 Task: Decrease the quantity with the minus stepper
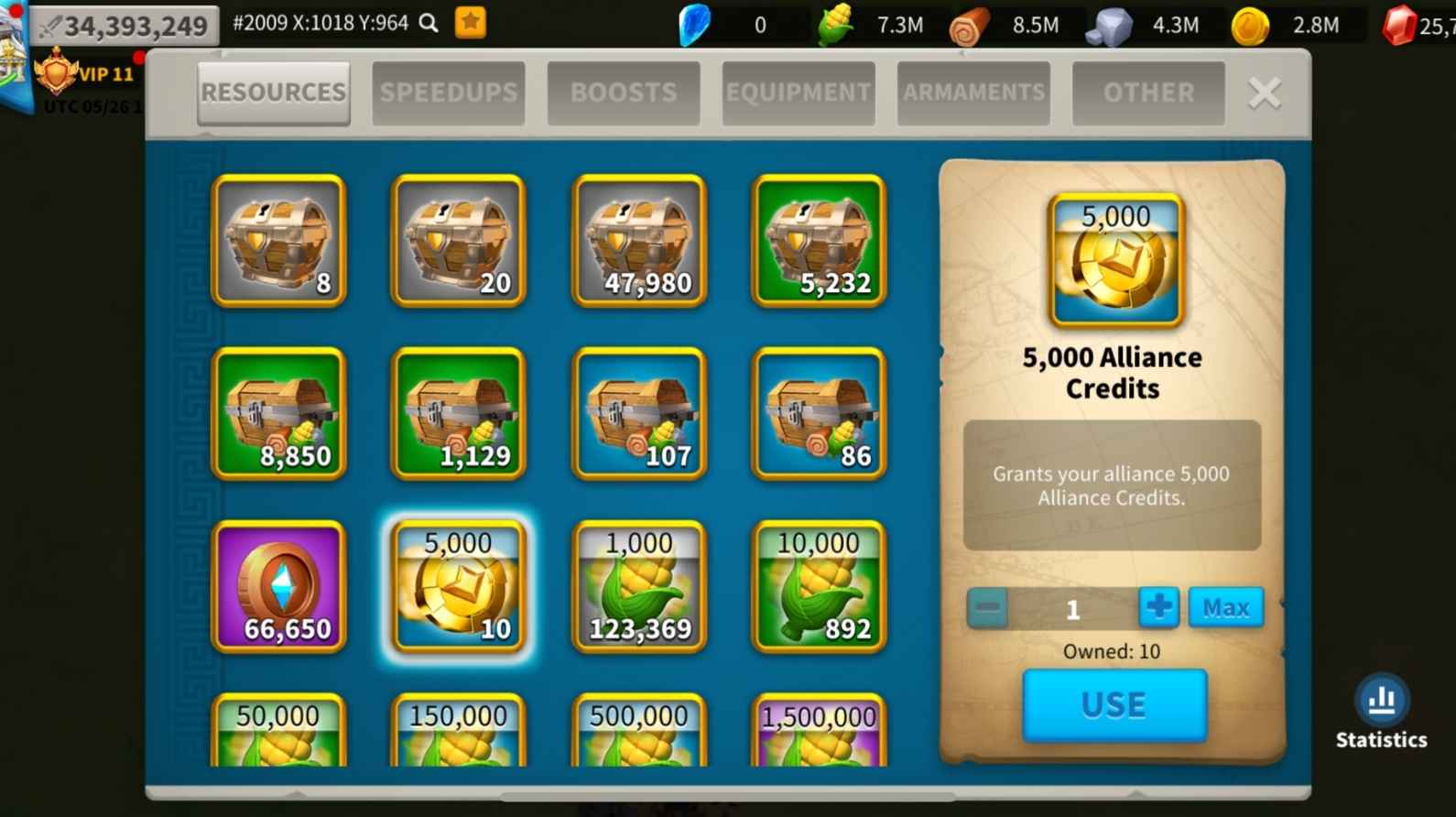point(988,606)
